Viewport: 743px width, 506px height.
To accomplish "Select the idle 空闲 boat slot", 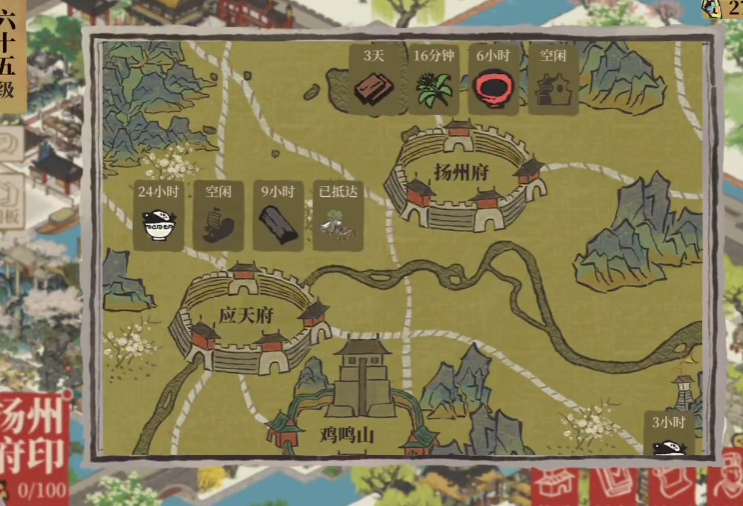I will 218,217.
